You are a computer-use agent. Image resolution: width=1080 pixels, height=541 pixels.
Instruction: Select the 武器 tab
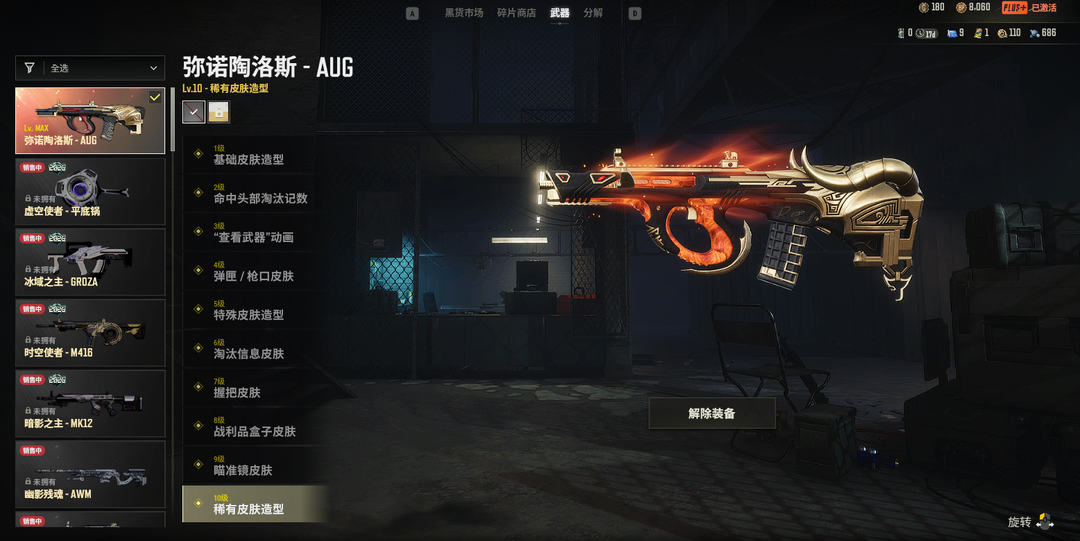tap(560, 13)
